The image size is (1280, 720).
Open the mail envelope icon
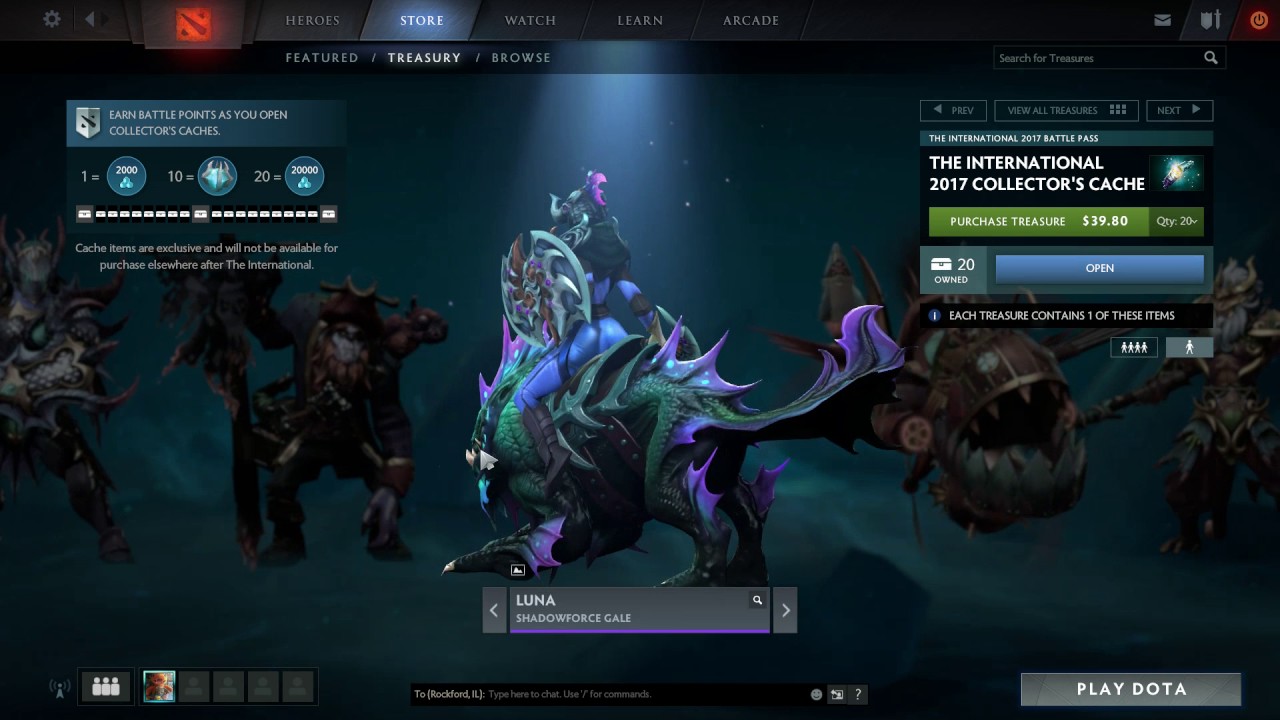pos(1162,20)
